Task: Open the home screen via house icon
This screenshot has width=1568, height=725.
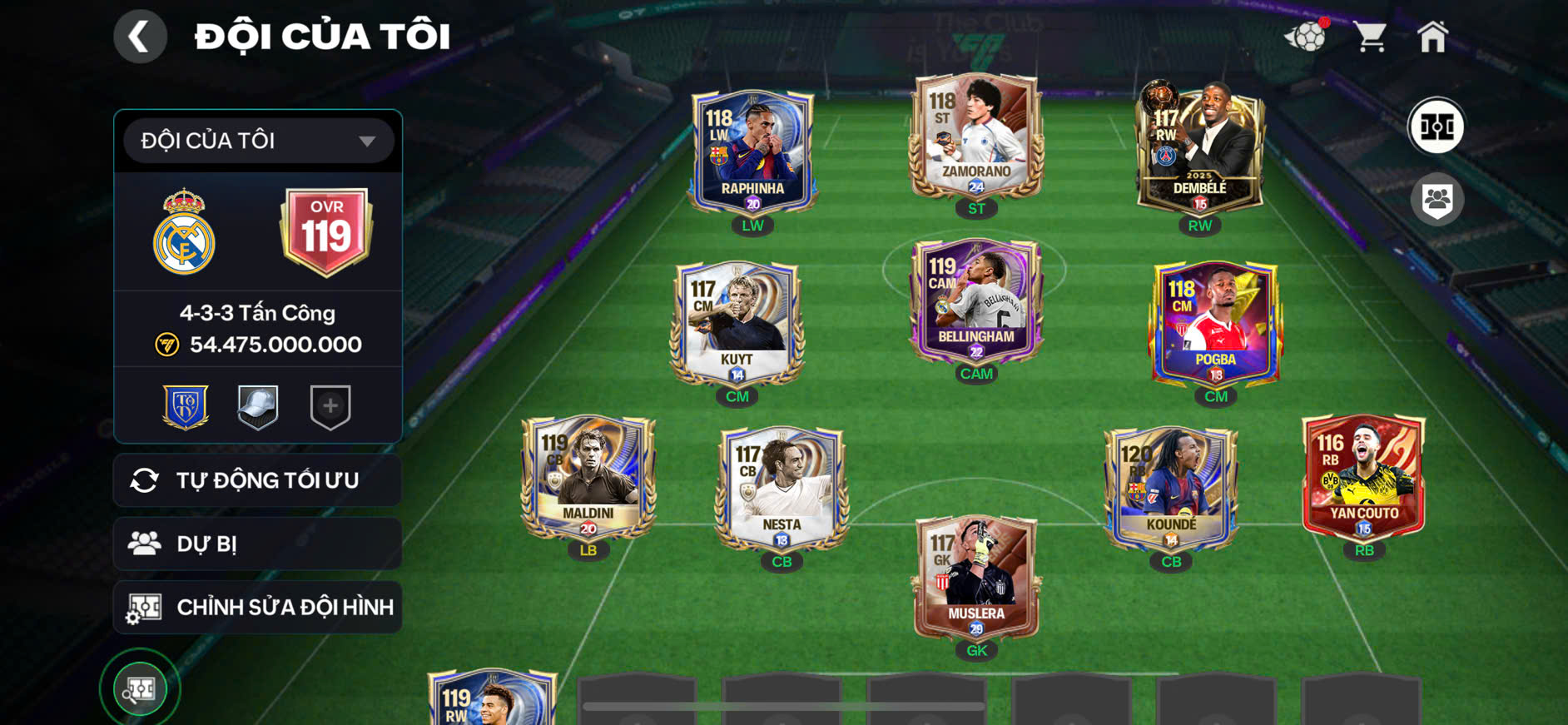Action: click(1434, 37)
